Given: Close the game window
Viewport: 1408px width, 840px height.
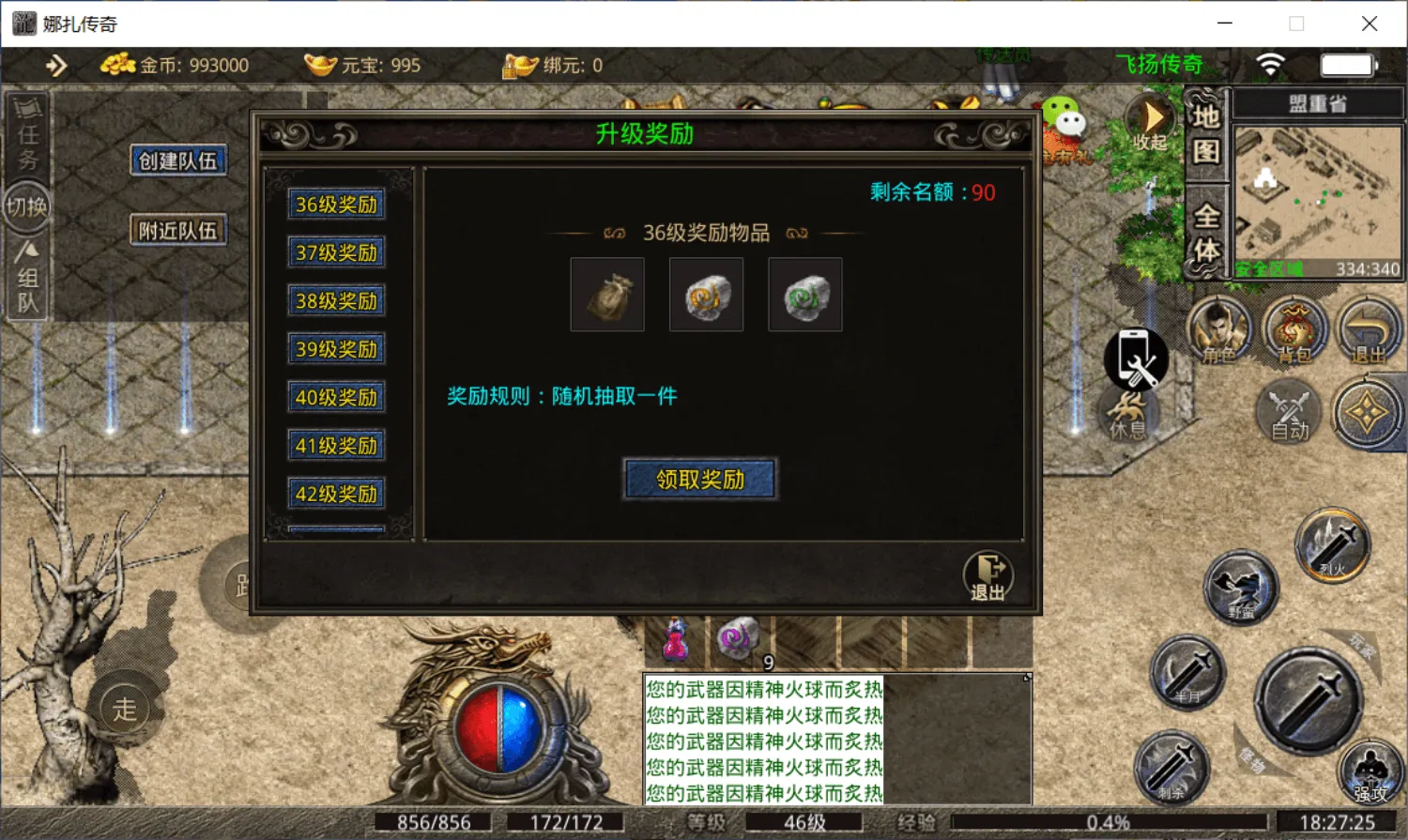Looking at the screenshot, I should [x=1370, y=23].
